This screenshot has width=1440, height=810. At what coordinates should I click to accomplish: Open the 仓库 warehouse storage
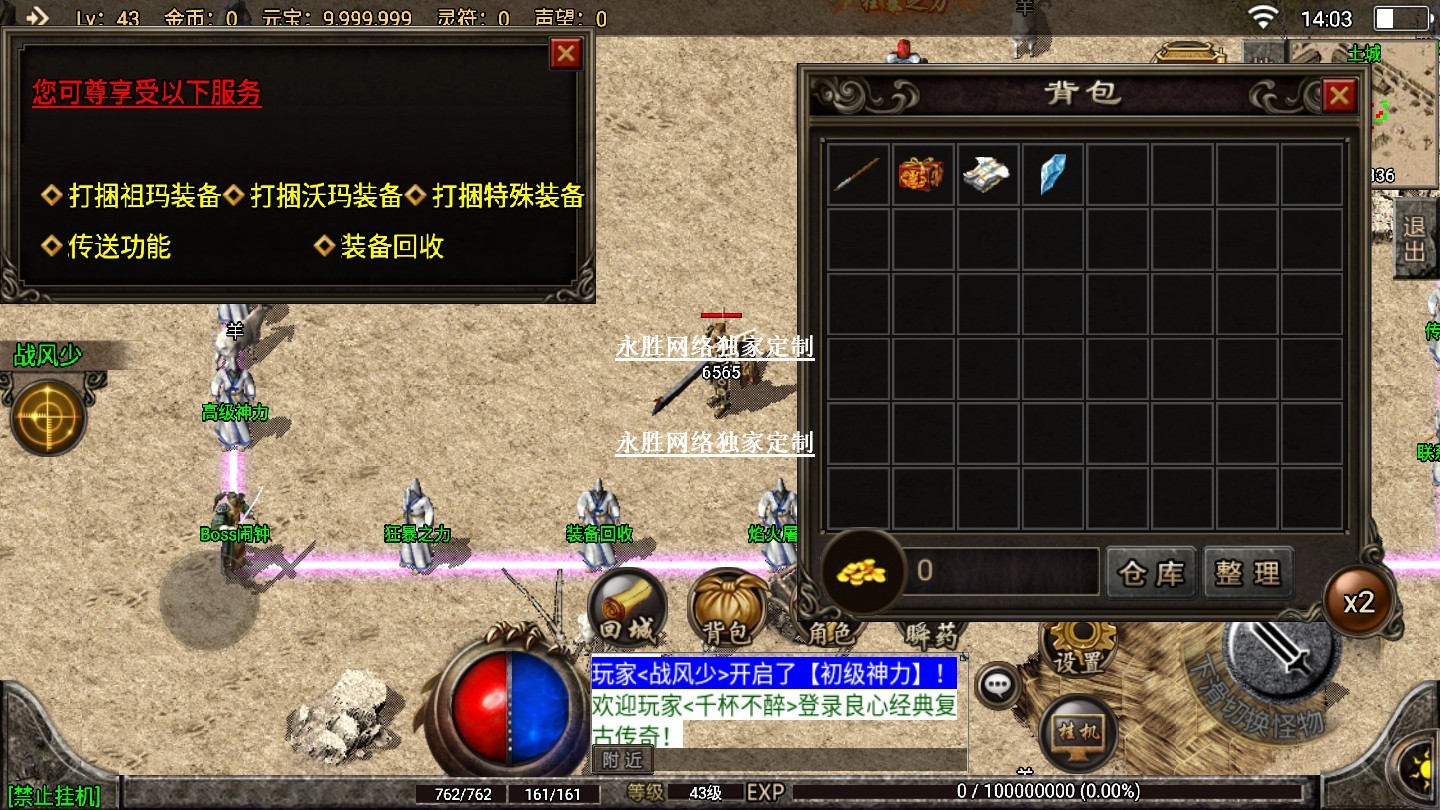pos(1151,573)
